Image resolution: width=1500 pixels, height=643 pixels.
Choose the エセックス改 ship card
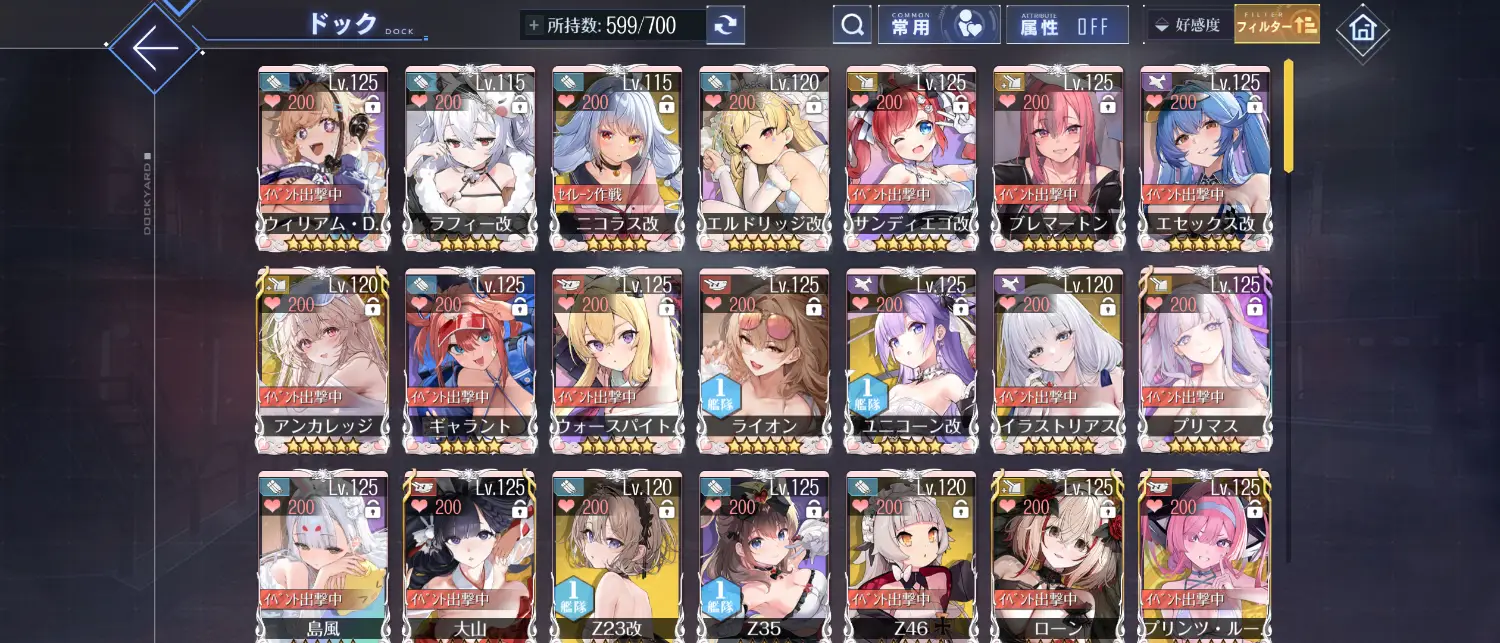[1205, 158]
